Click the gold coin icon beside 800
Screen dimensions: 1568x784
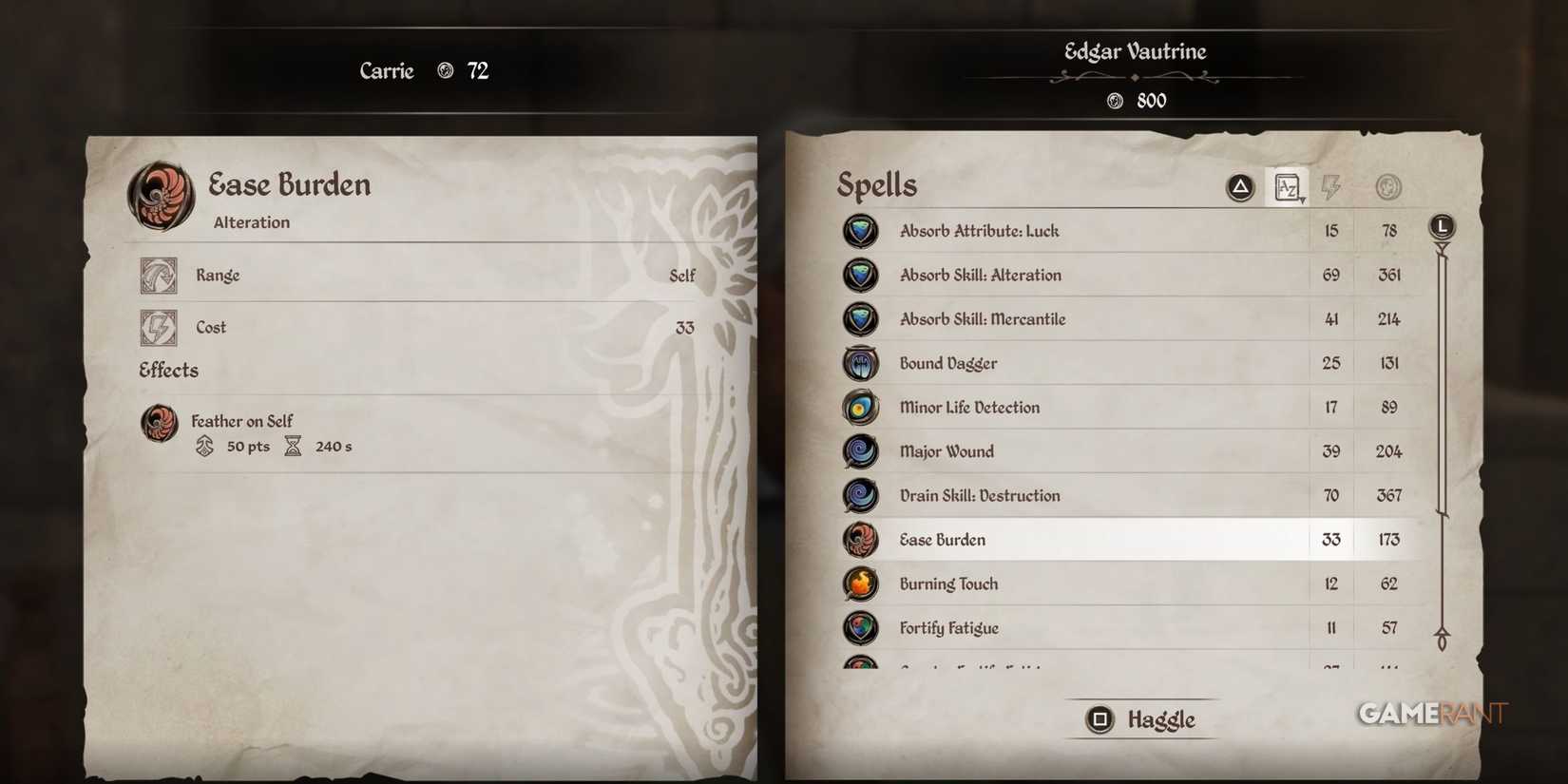tap(1113, 100)
